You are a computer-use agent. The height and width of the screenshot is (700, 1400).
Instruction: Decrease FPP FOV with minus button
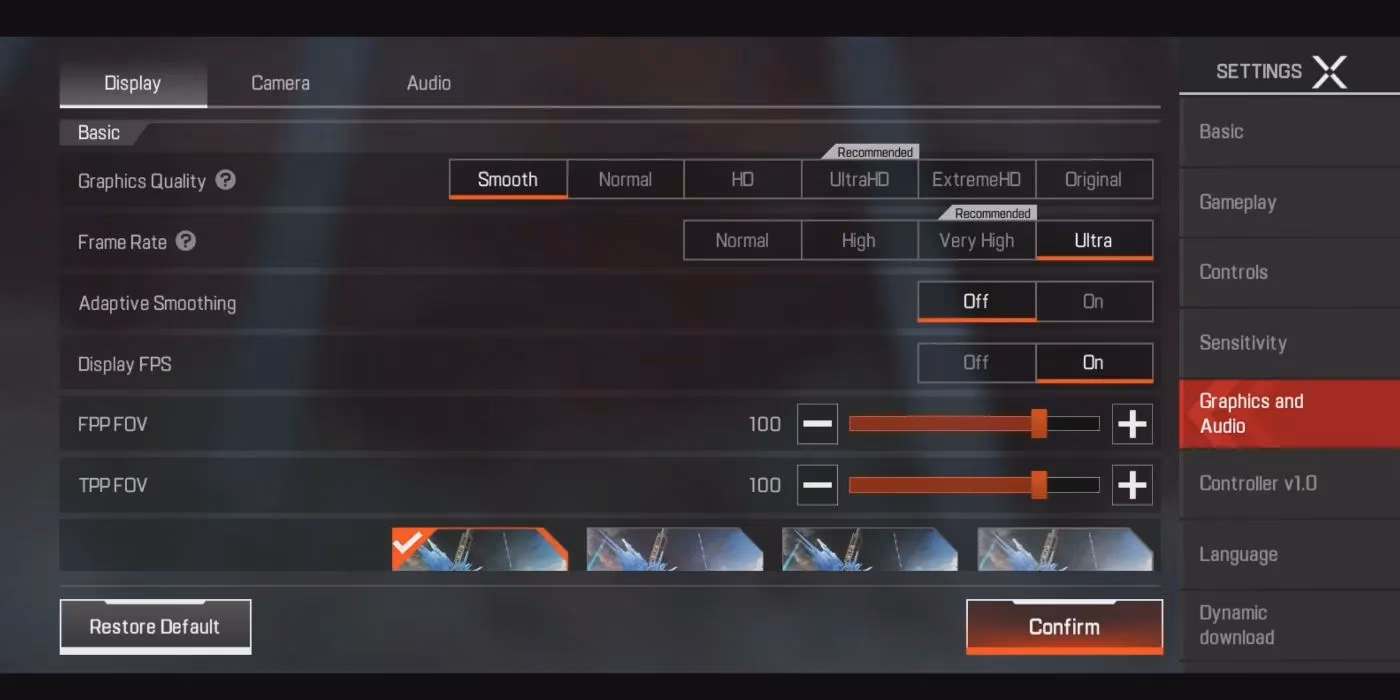817,424
